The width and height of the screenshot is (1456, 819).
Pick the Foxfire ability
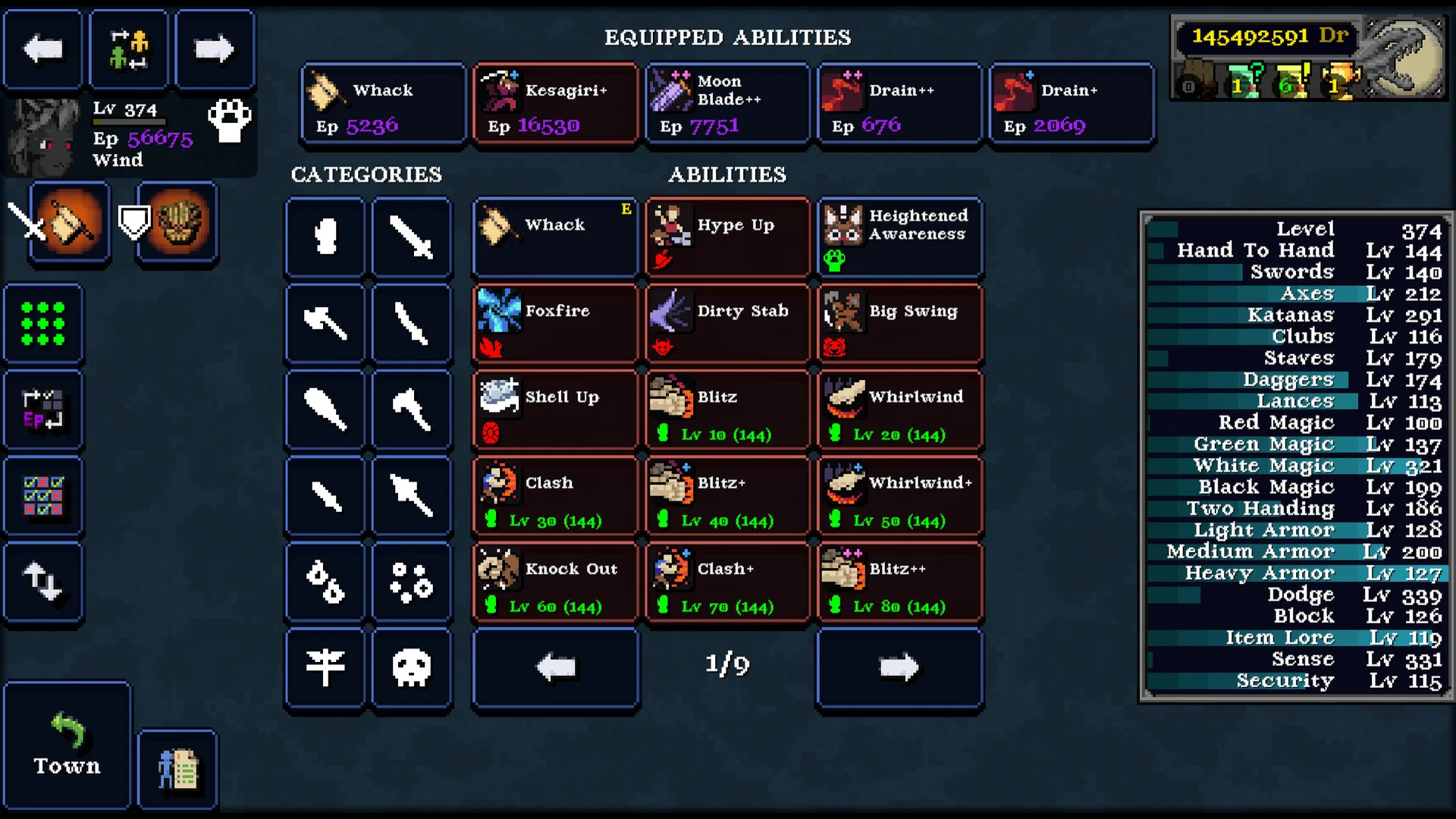(555, 324)
